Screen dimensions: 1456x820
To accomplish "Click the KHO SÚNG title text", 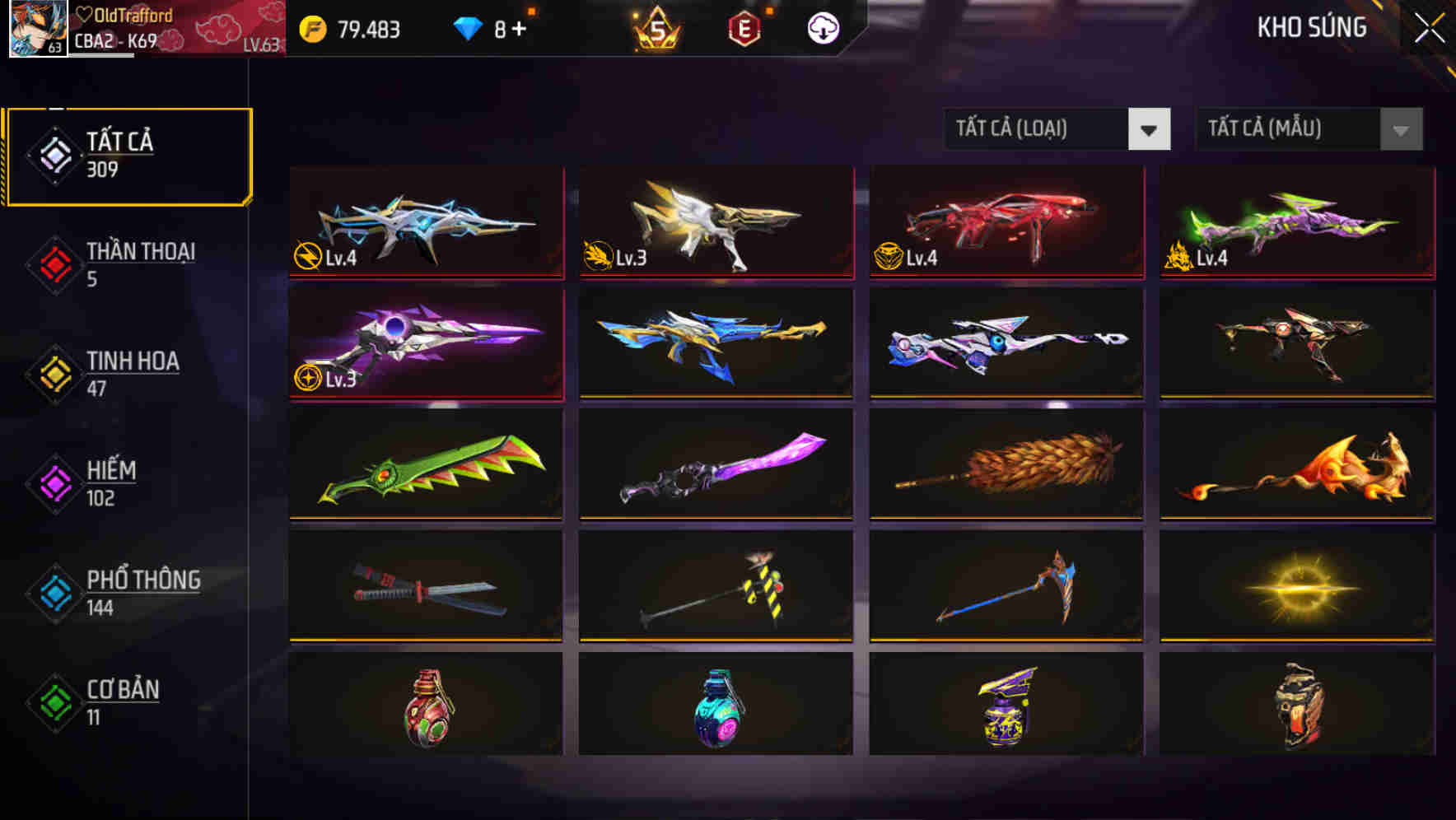I will click(x=1310, y=27).
